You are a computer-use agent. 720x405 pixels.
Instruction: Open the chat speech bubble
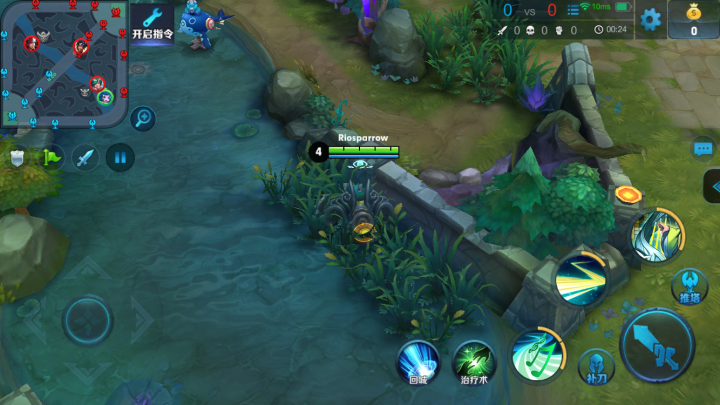tap(704, 149)
